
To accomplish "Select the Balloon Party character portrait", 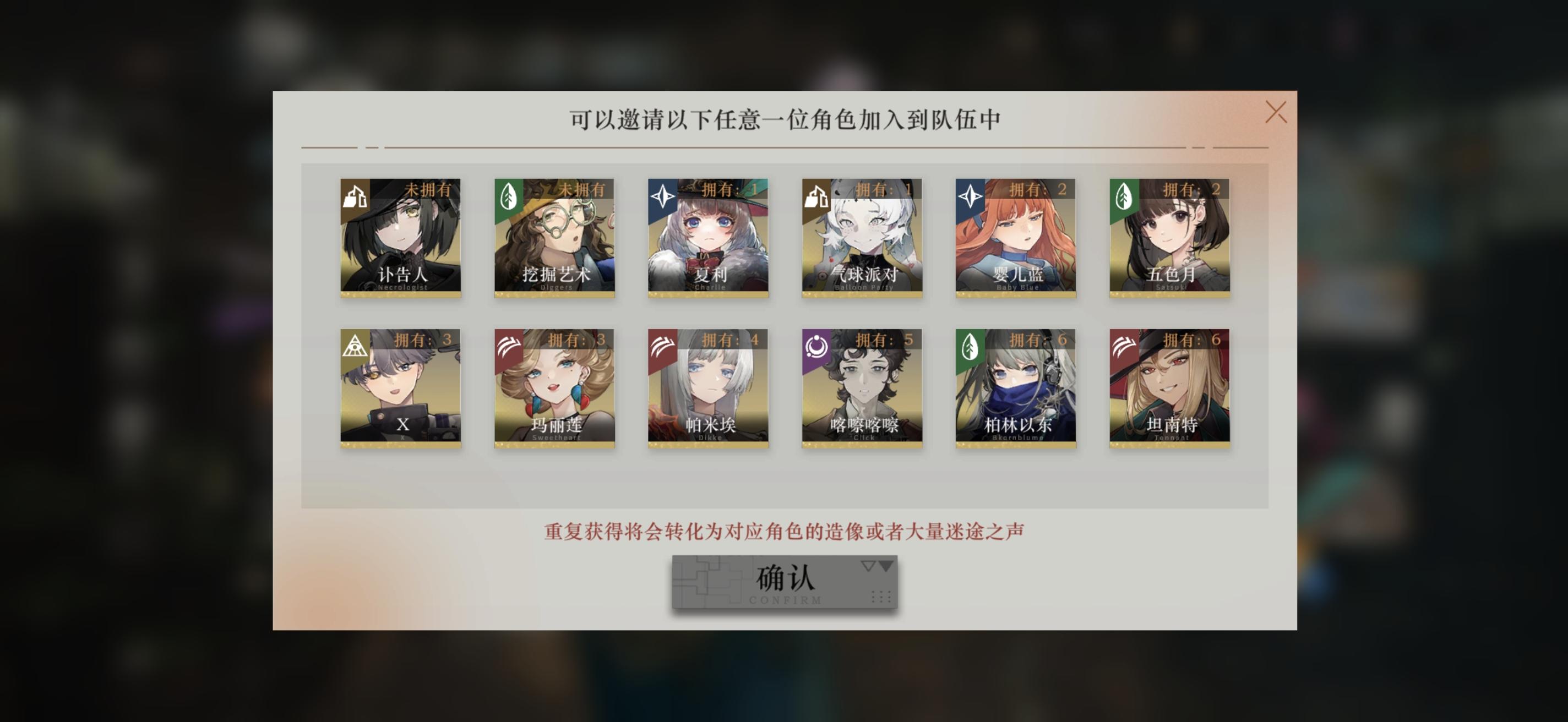I will 862,237.
